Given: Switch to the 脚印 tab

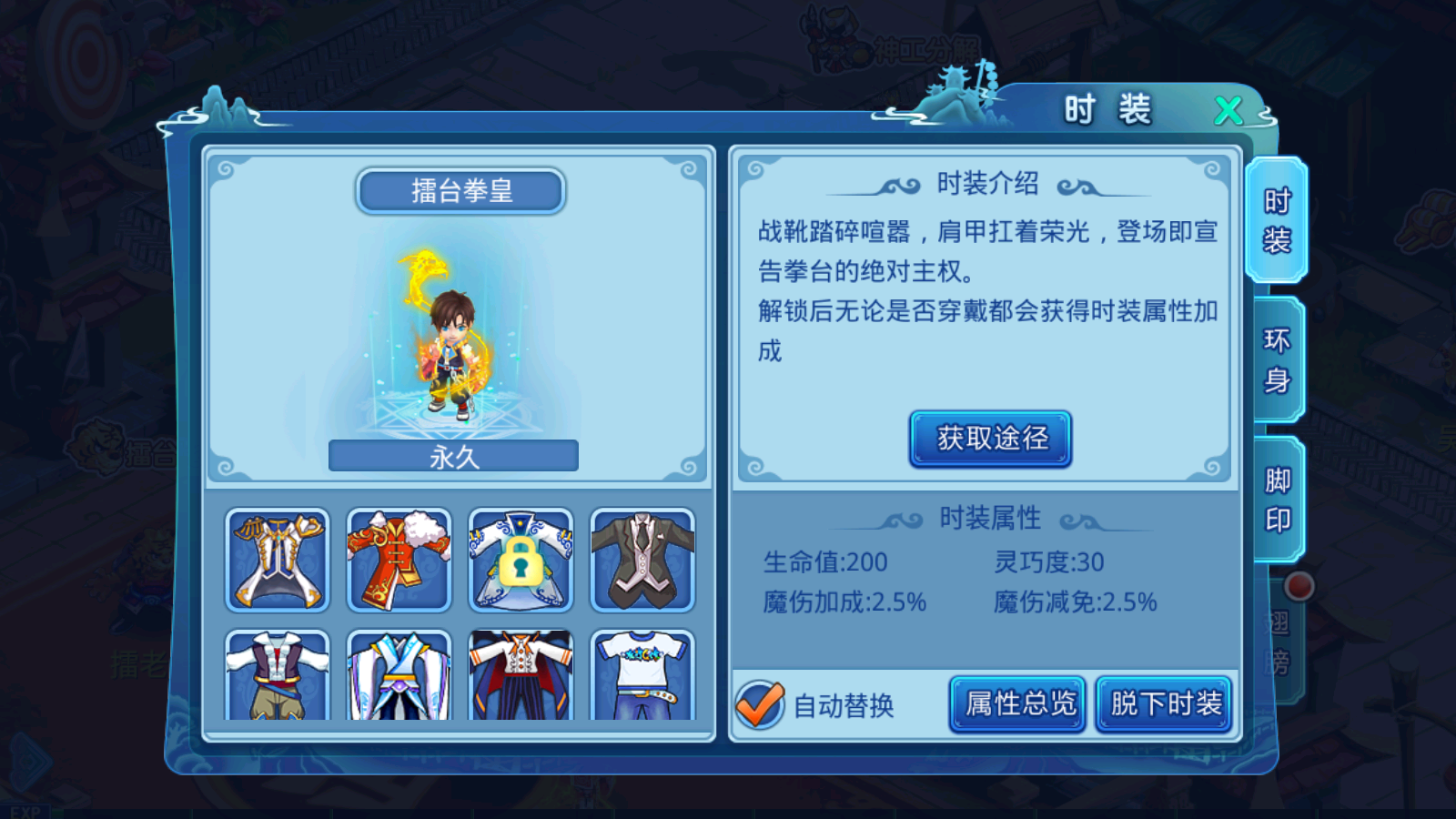Looking at the screenshot, I should click(1278, 493).
